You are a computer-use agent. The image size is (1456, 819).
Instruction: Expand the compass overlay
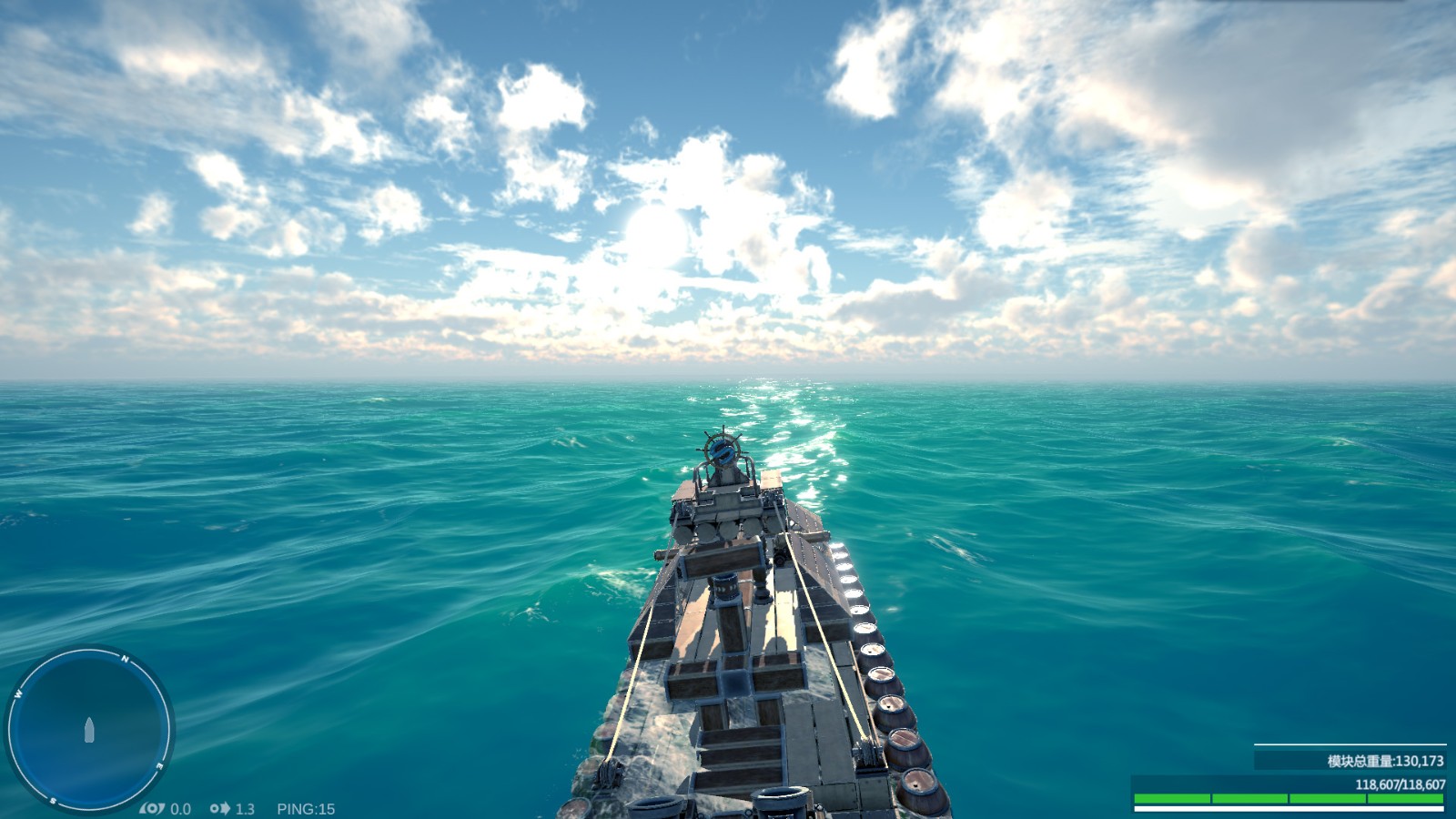91,728
